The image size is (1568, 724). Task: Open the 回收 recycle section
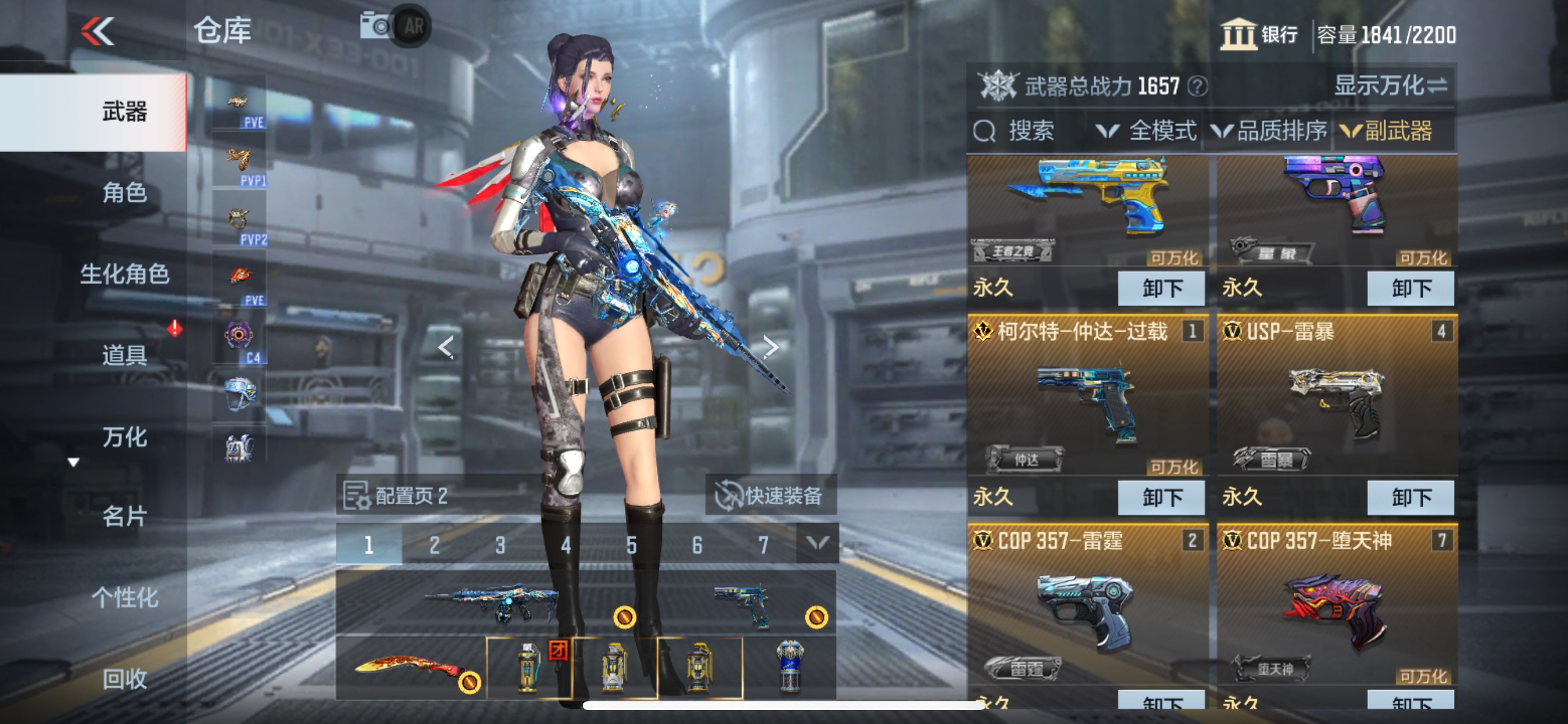pyautogui.click(x=124, y=679)
